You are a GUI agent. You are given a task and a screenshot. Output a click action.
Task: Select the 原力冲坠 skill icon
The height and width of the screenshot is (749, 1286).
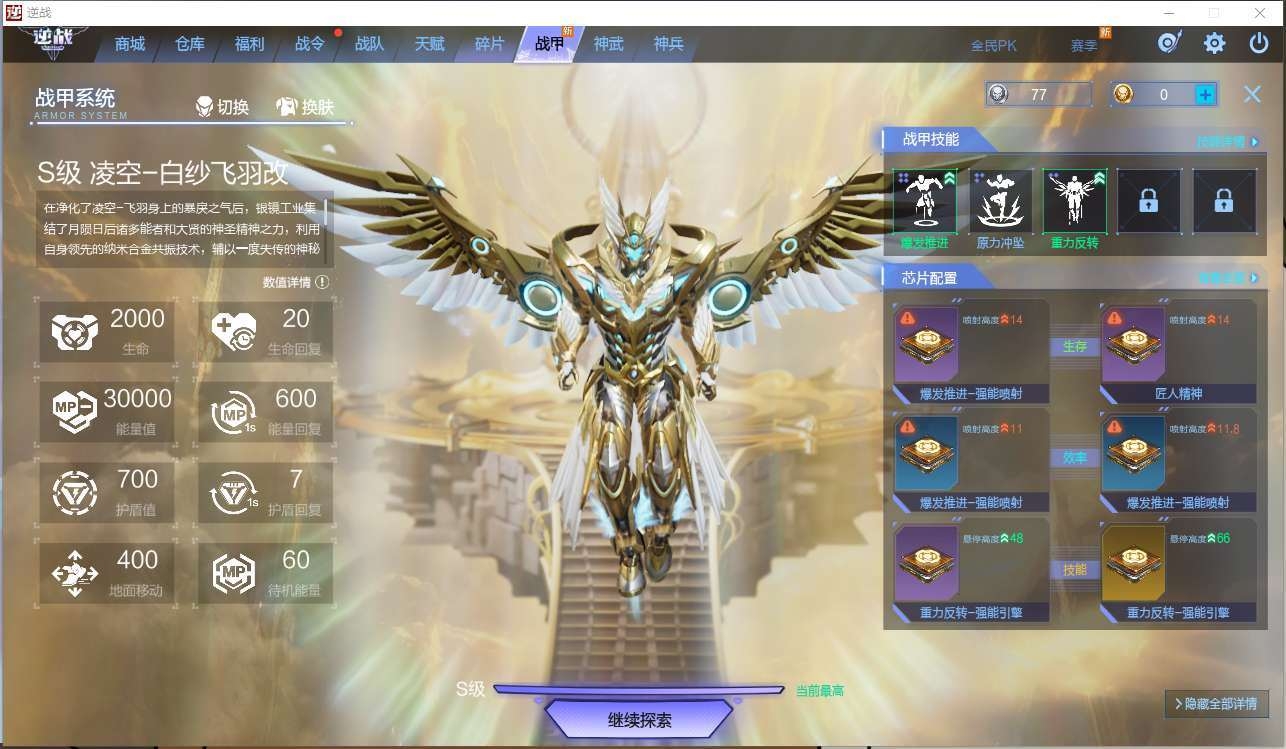tap(1000, 201)
